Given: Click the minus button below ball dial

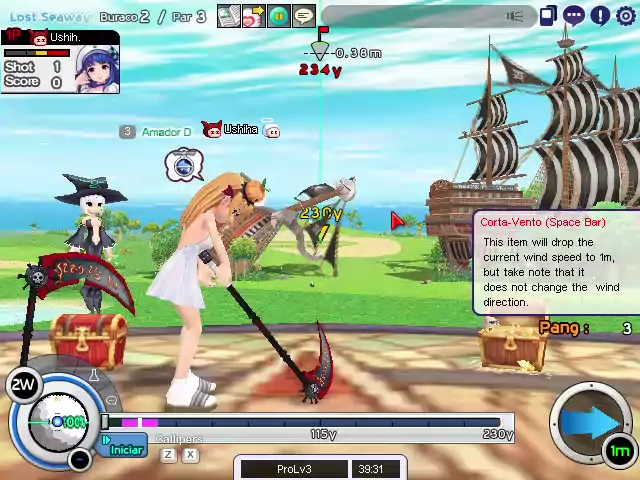Looking at the screenshot, I should pos(80,459).
